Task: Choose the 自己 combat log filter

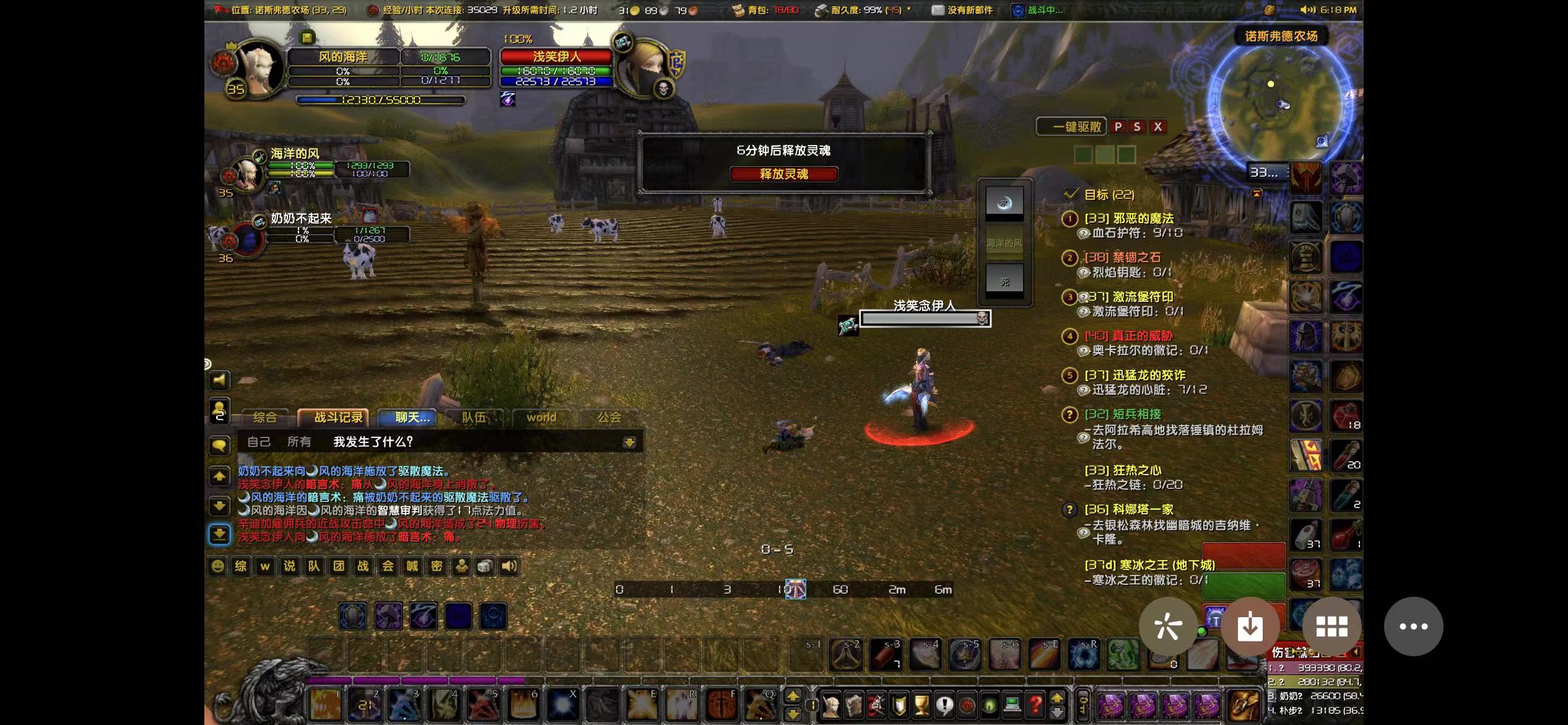Action: point(258,442)
